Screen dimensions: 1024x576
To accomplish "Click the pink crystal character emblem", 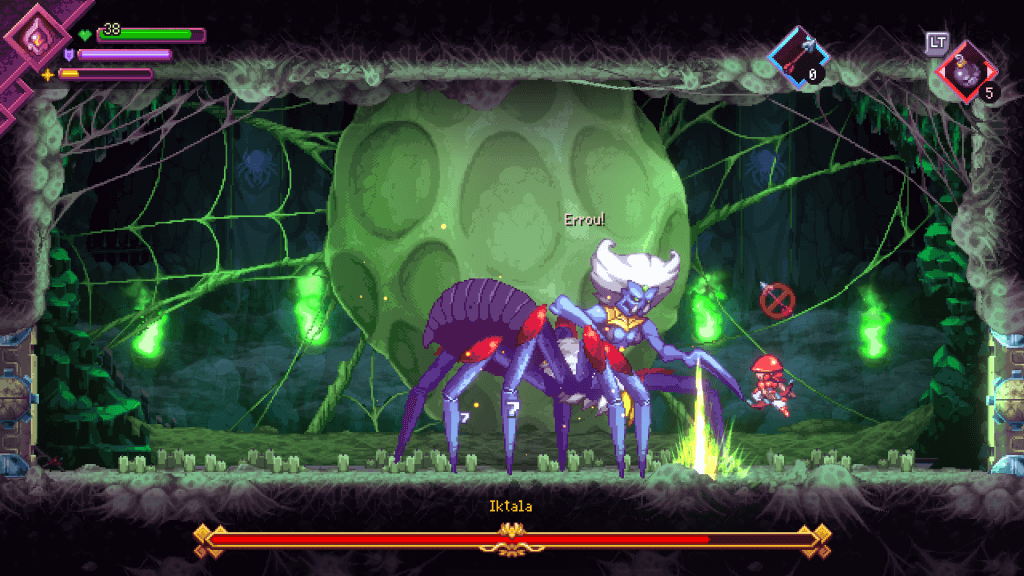I will pyautogui.click(x=33, y=38).
